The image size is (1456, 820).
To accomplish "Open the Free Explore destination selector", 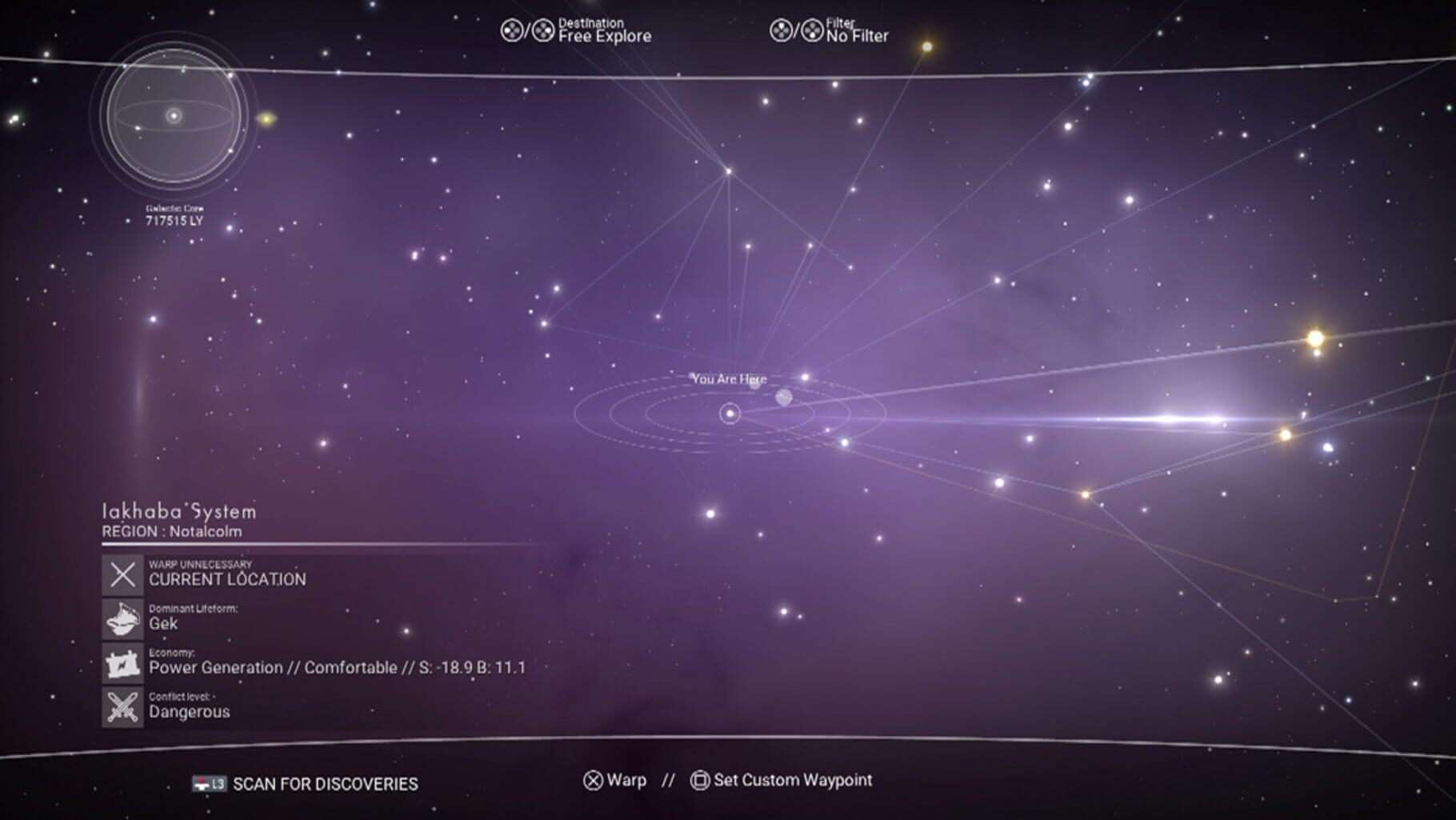I will (605, 36).
